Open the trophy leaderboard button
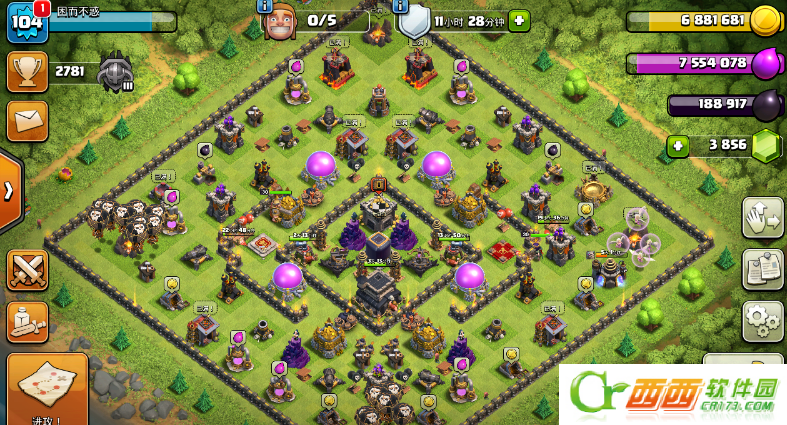Viewport: 787px width, 425px height. 26,71
